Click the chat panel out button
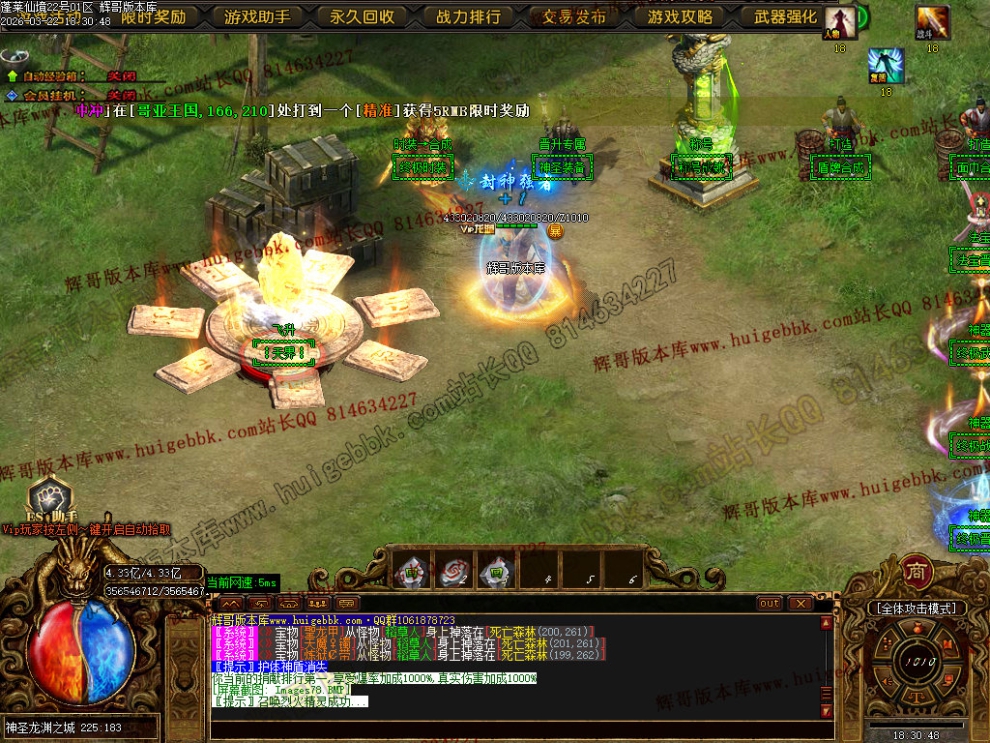Image resolution: width=990 pixels, height=743 pixels. click(768, 603)
